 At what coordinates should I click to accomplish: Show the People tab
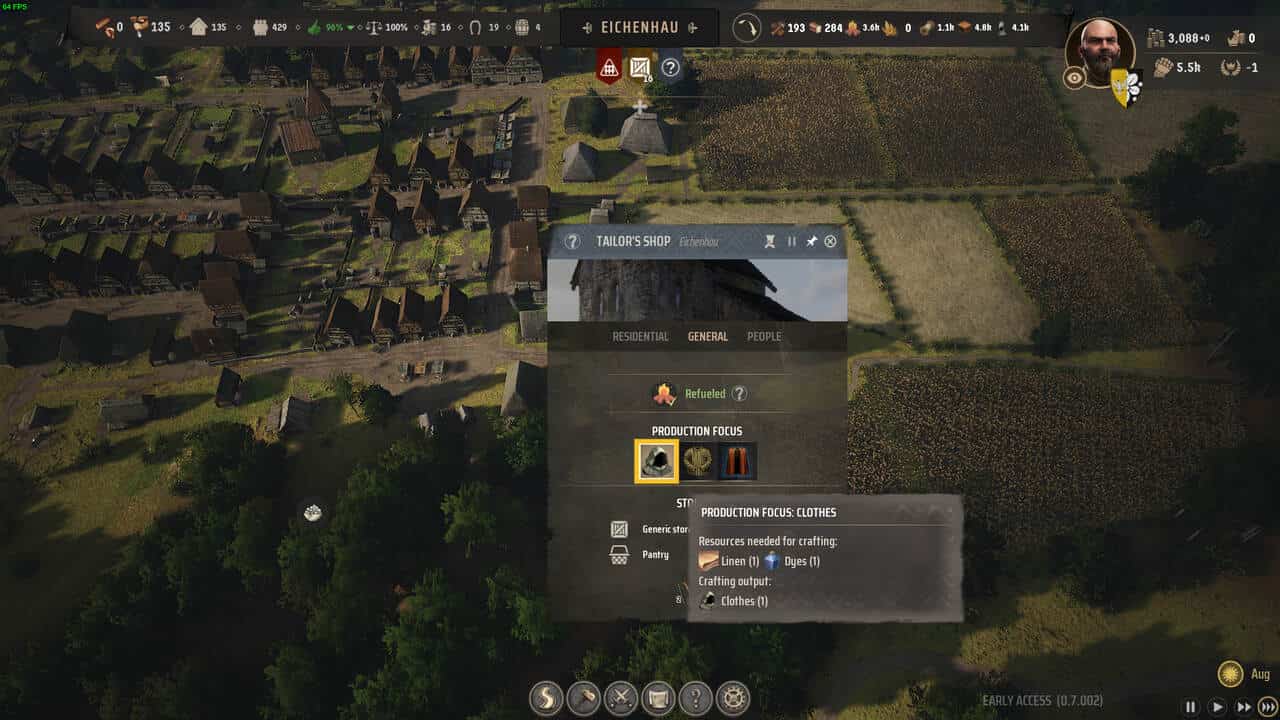click(764, 337)
